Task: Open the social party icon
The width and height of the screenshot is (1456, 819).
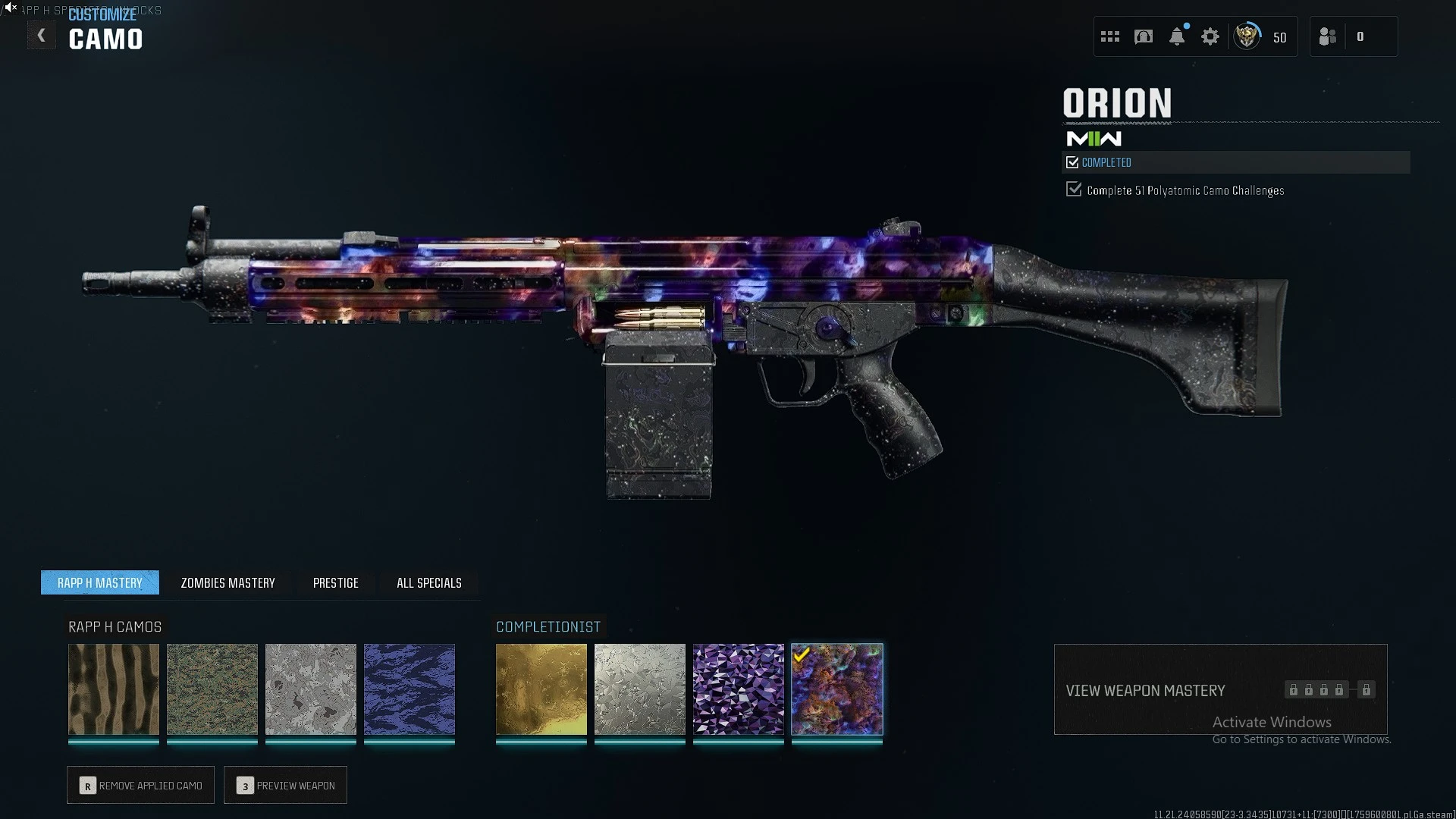Action: pyautogui.click(x=1328, y=36)
